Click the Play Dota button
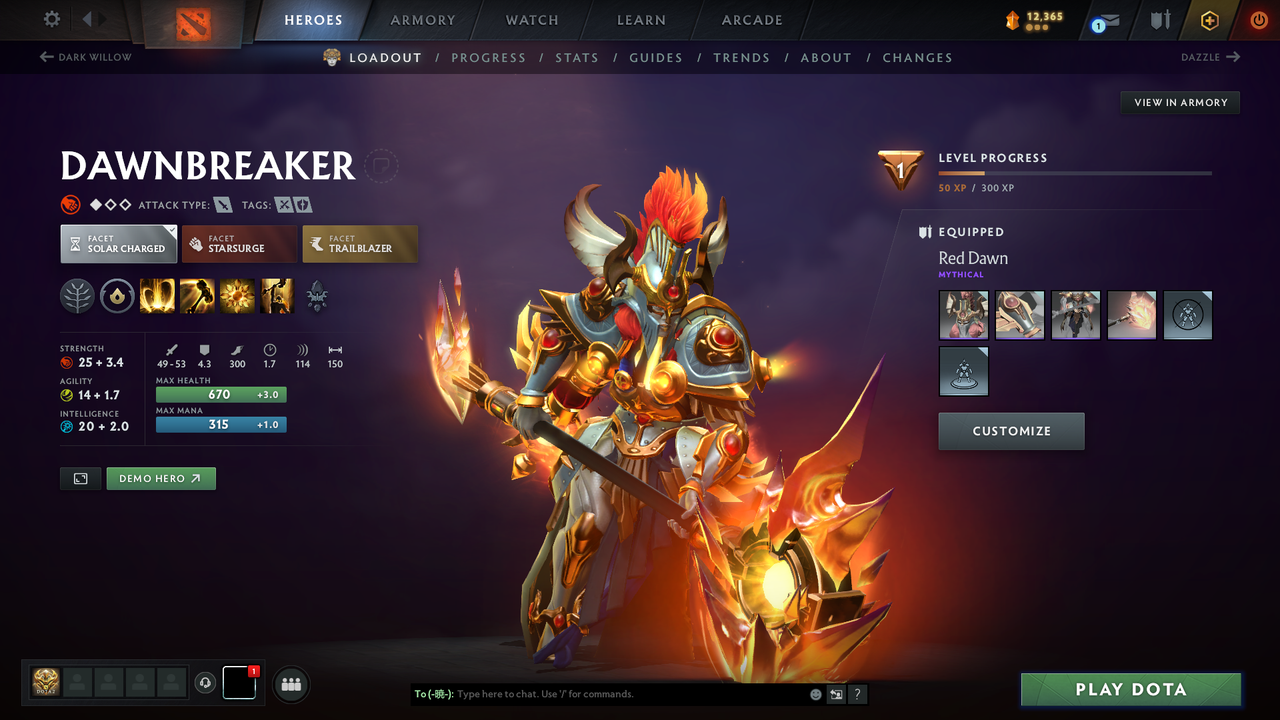Image resolution: width=1280 pixels, height=720 pixels. (1131, 690)
